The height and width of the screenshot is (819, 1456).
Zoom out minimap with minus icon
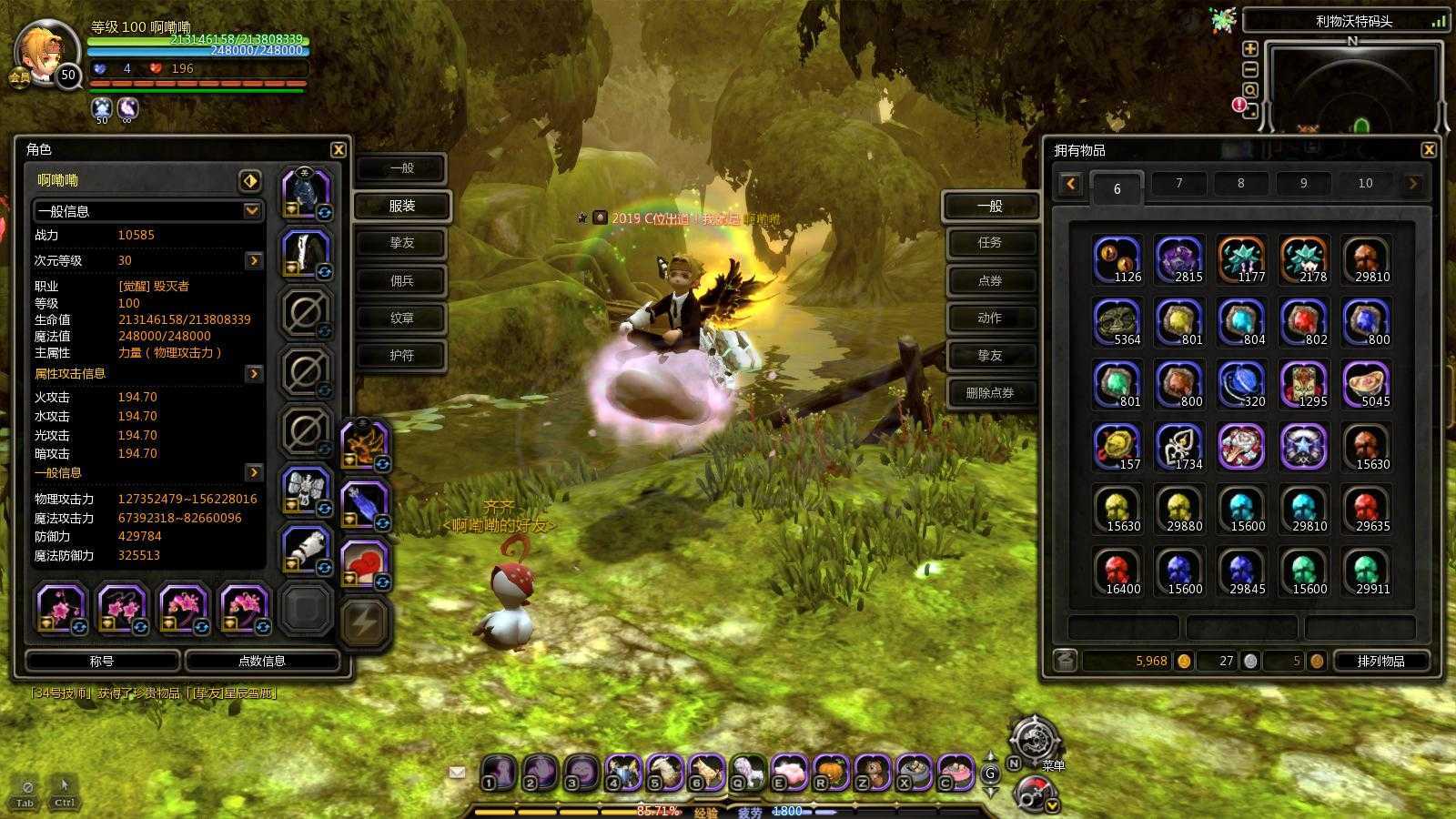pyautogui.click(x=1250, y=68)
